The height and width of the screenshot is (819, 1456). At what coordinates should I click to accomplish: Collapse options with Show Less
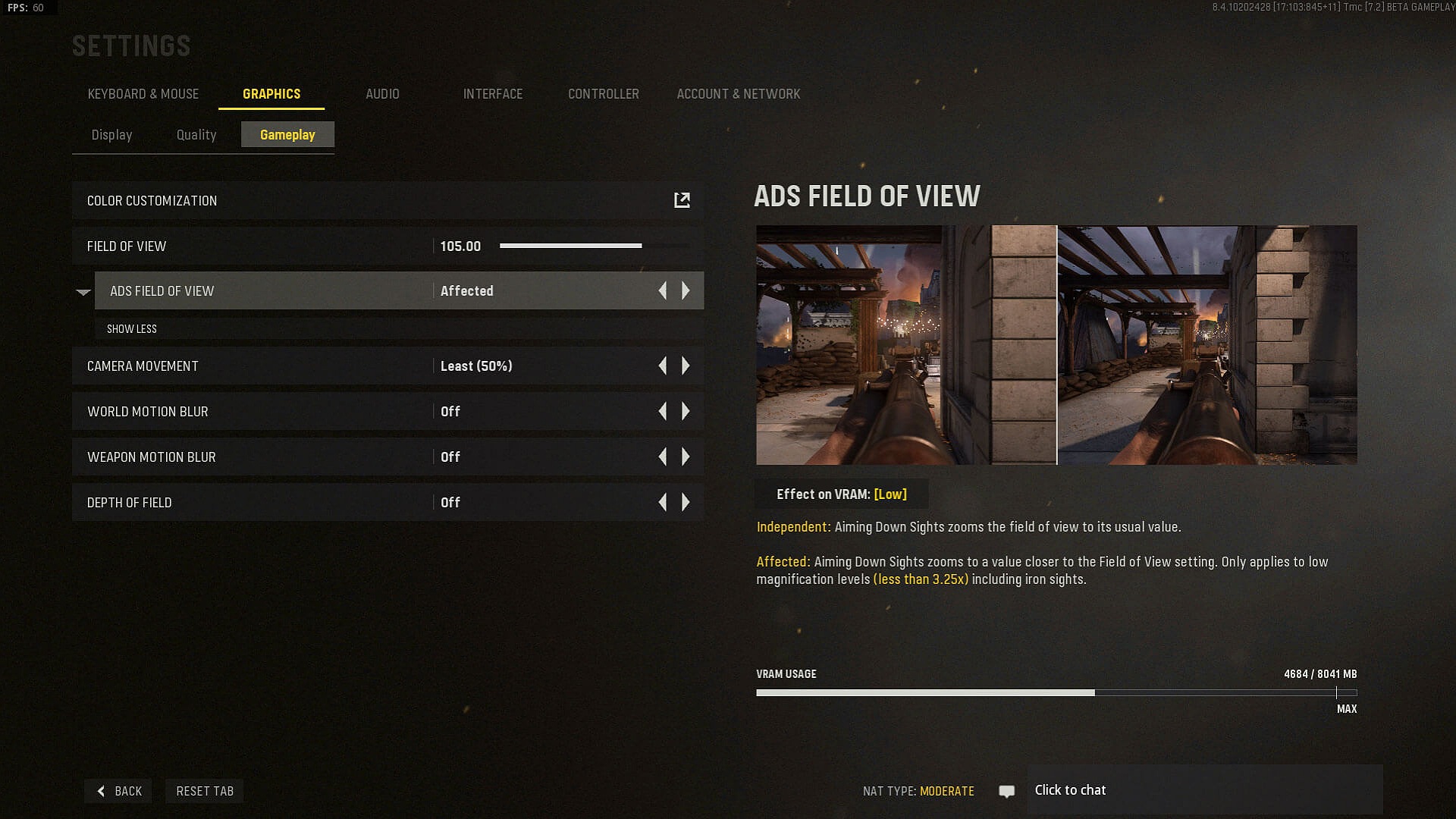click(x=132, y=329)
